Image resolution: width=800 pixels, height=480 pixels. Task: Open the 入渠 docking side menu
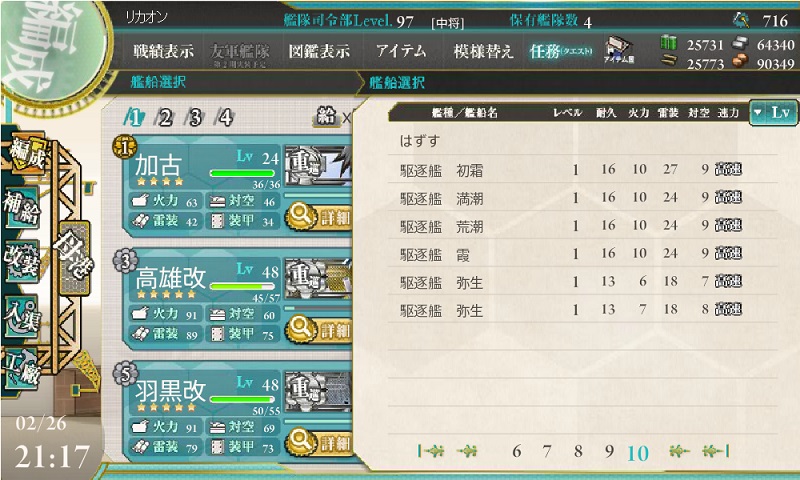coord(20,313)
